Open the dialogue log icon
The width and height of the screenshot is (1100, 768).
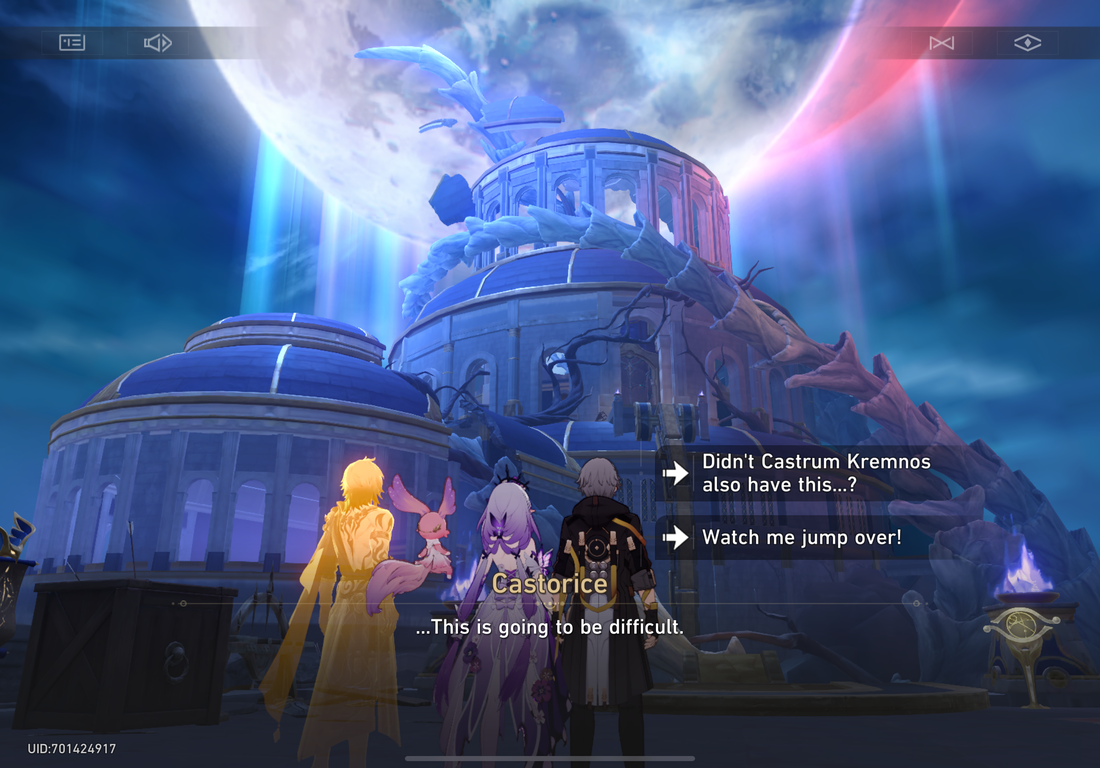tap(72, 42)
